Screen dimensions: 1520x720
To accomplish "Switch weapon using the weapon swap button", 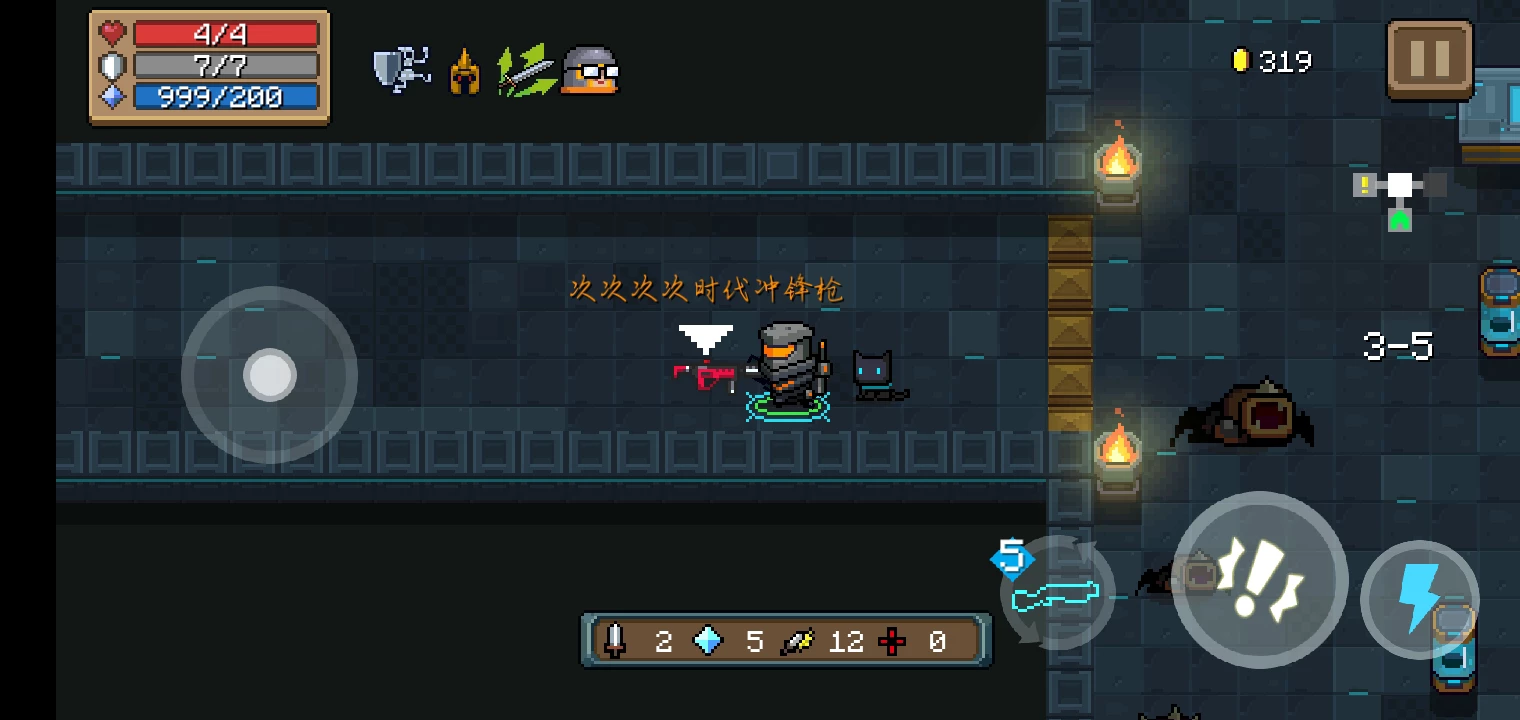I will click(1057, 595).
